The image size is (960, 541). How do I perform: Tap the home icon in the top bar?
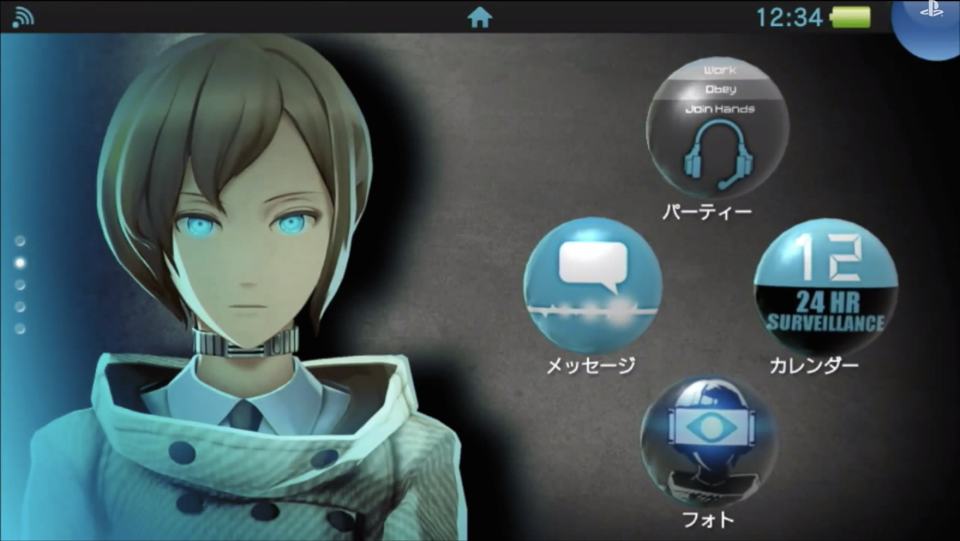tap(480, 17)
